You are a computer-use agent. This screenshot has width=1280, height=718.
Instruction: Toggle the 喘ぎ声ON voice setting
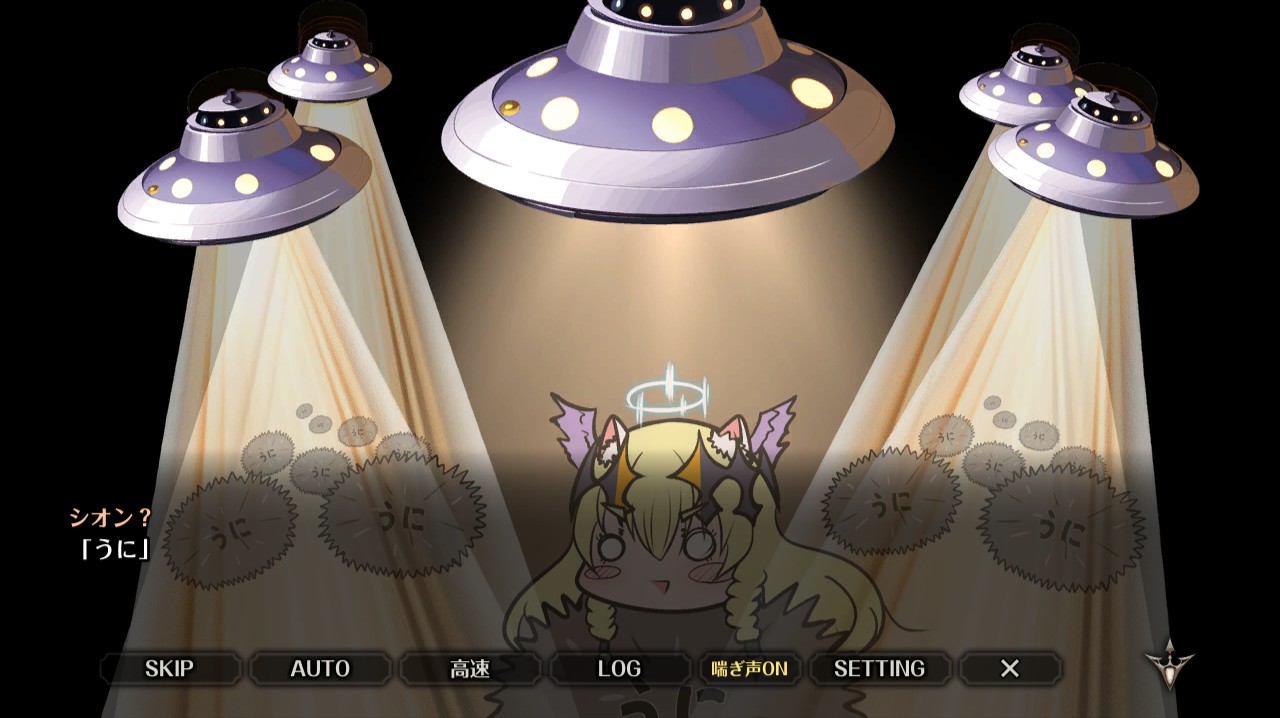[x=749, y=668]
